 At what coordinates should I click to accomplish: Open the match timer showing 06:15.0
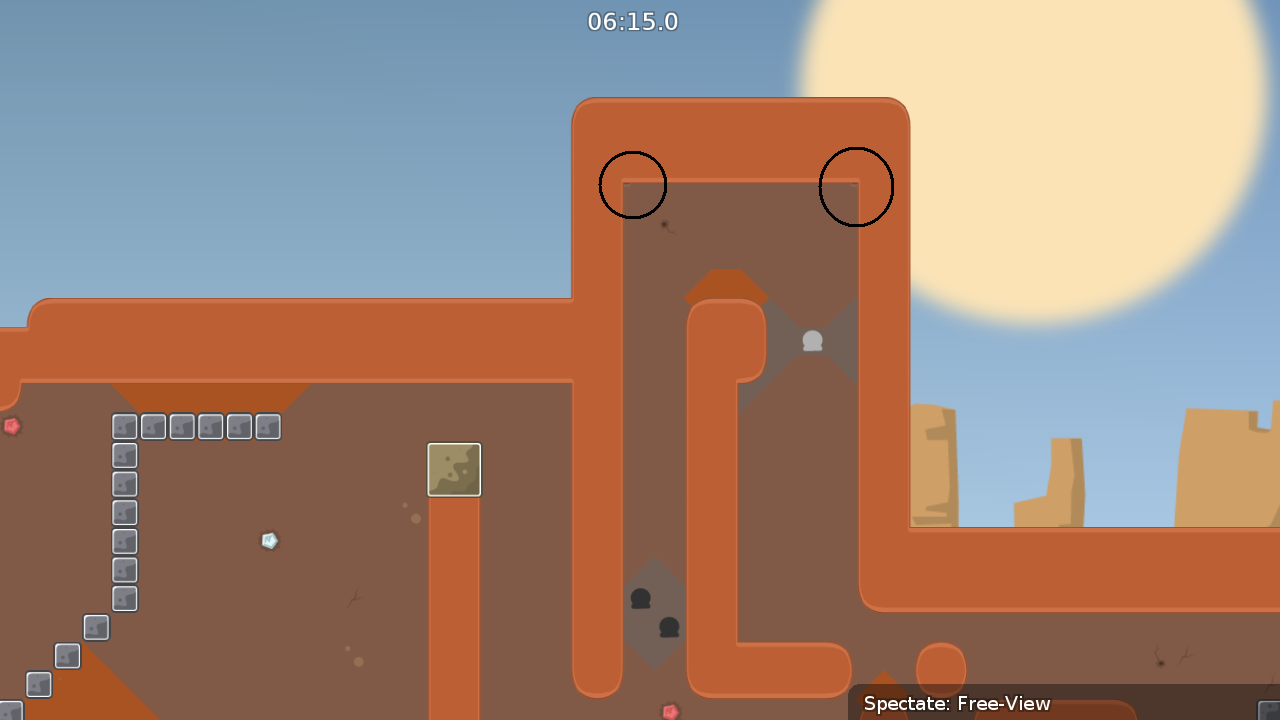tap(633, 21)
